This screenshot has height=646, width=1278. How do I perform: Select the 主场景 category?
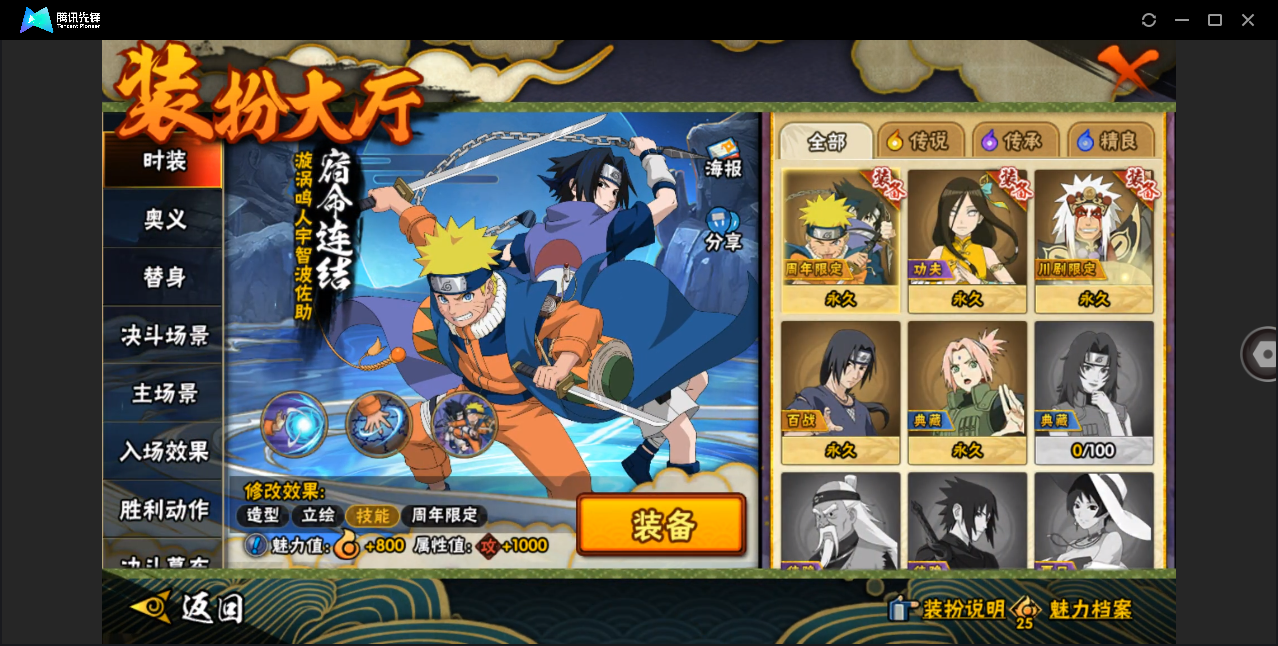click(x=163, y=393)
